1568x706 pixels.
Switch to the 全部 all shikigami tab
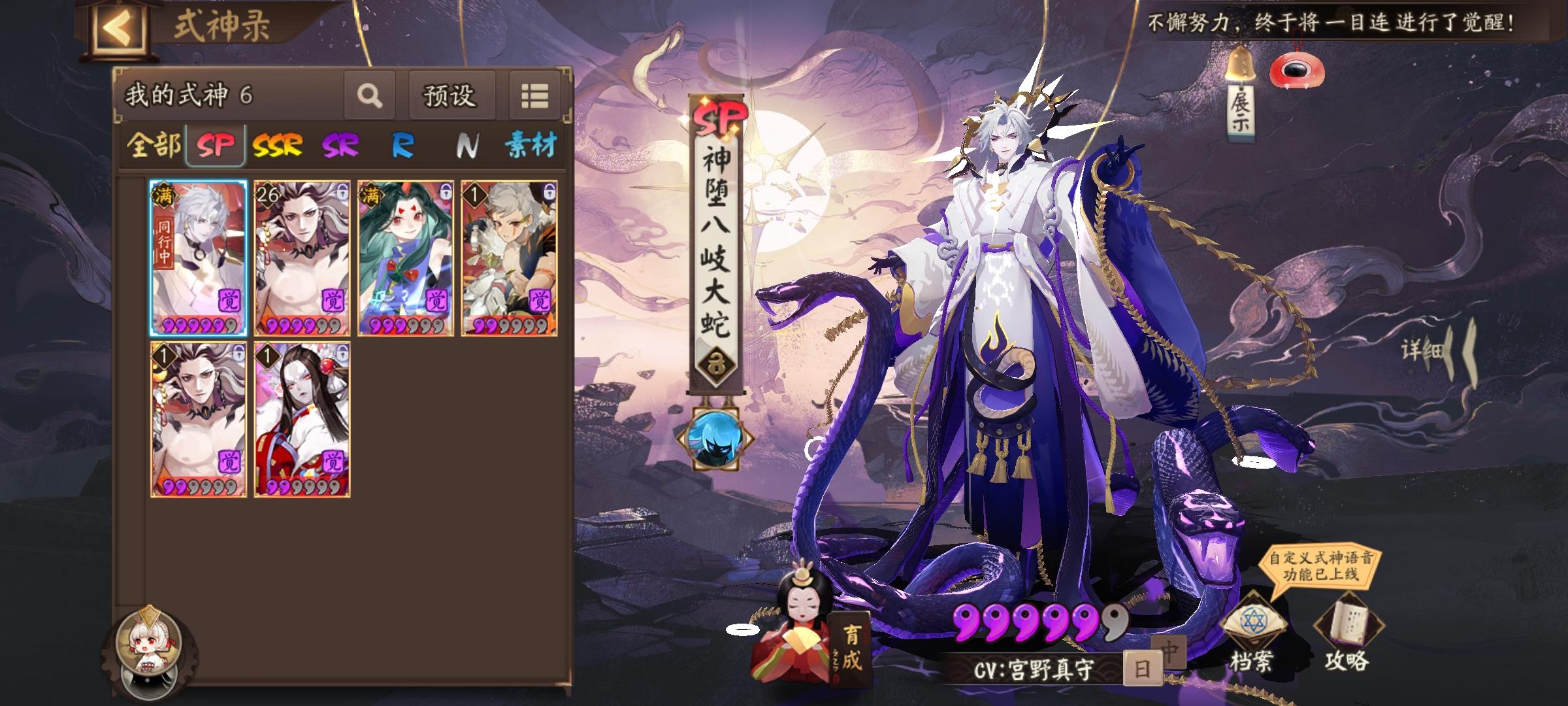click(155, 148)
